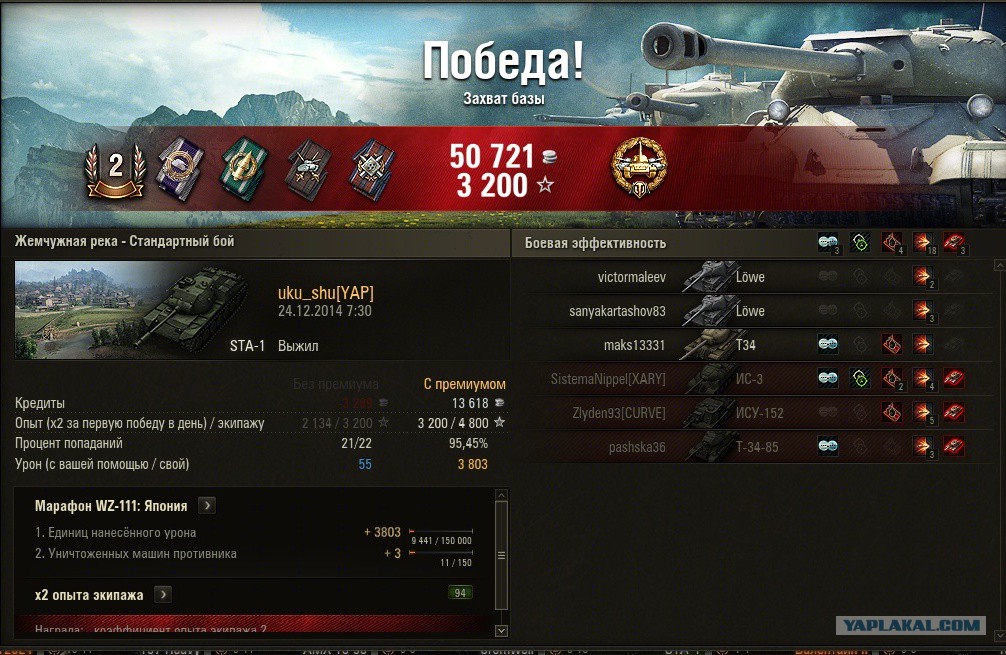
Task: View the blue-and-red ribbon skull medal
Action: (x=369, y=167)
